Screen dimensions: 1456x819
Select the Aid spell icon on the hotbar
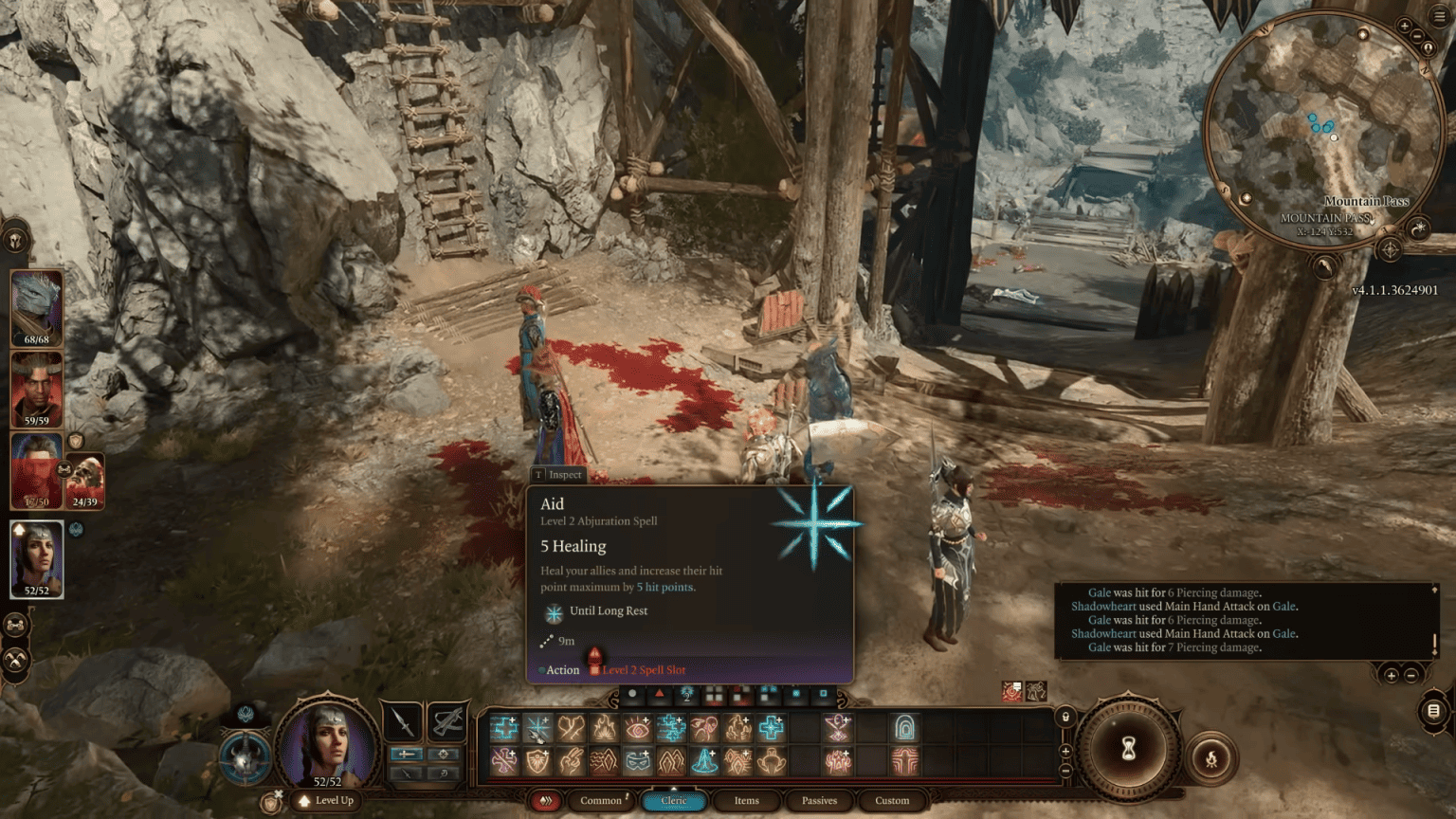tap(537, 728)
